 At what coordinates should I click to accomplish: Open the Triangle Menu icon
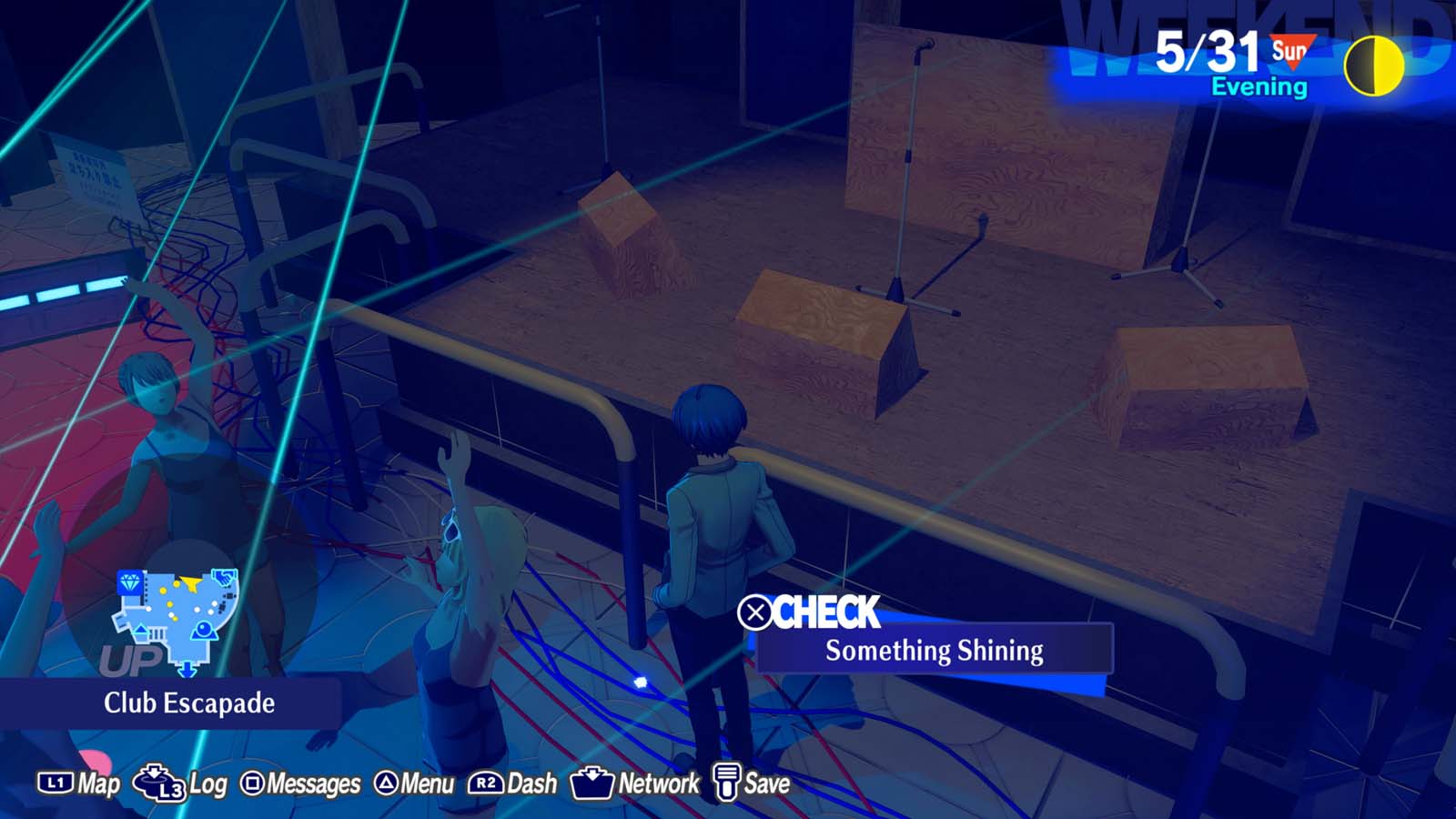387,781
